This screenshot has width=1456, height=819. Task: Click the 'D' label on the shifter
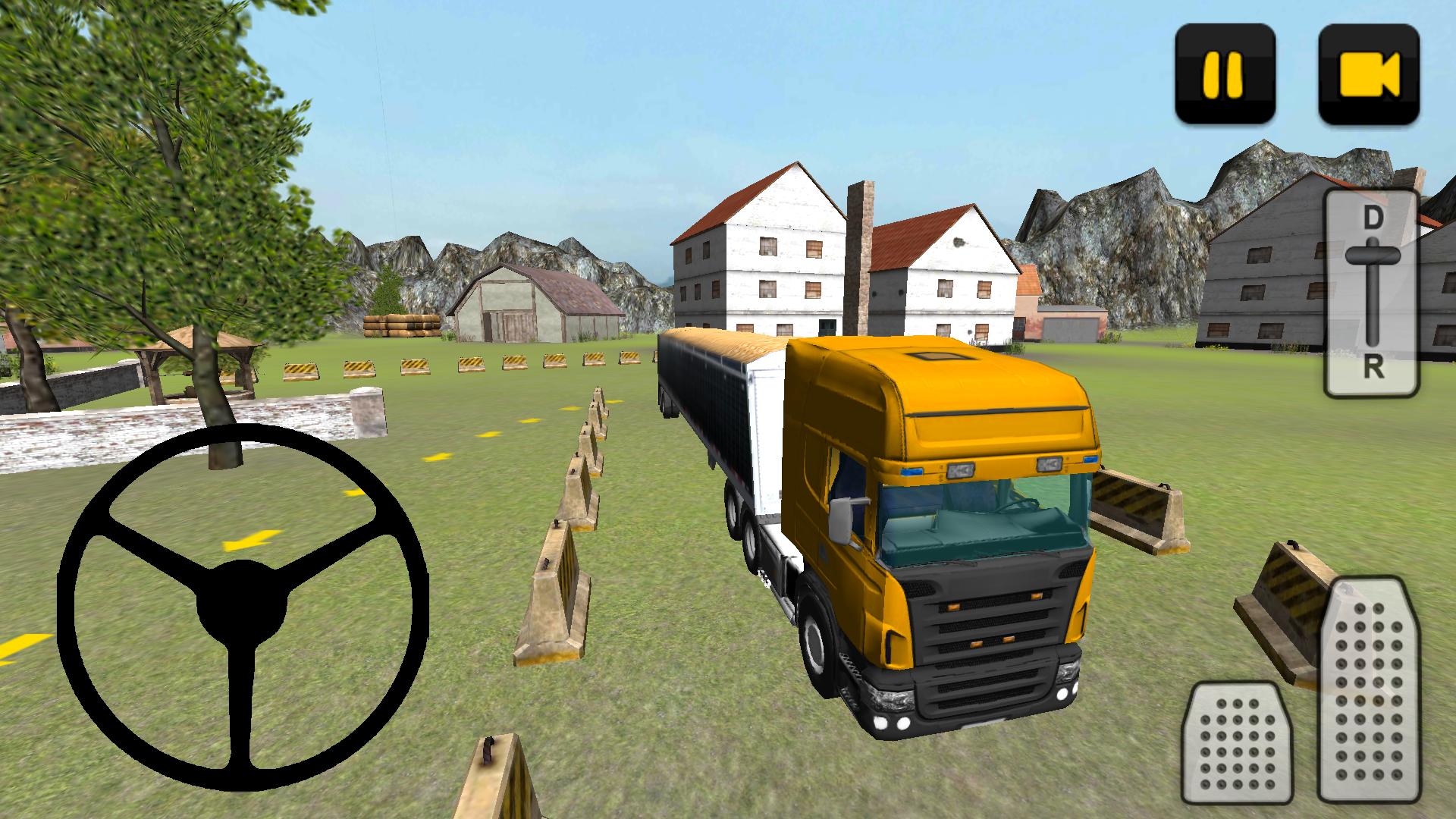pos(1371,217)
